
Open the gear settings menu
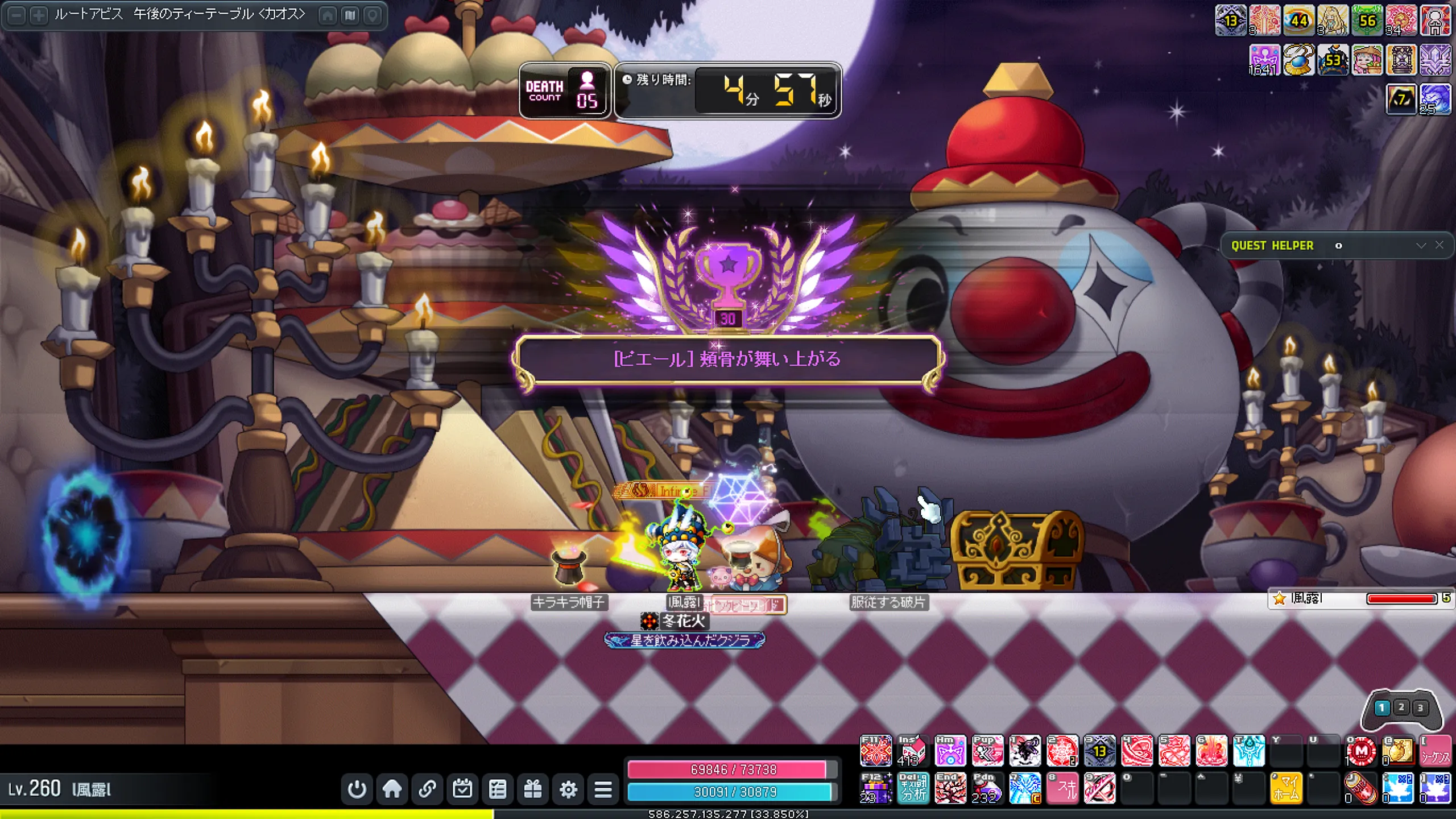point(568,789)
